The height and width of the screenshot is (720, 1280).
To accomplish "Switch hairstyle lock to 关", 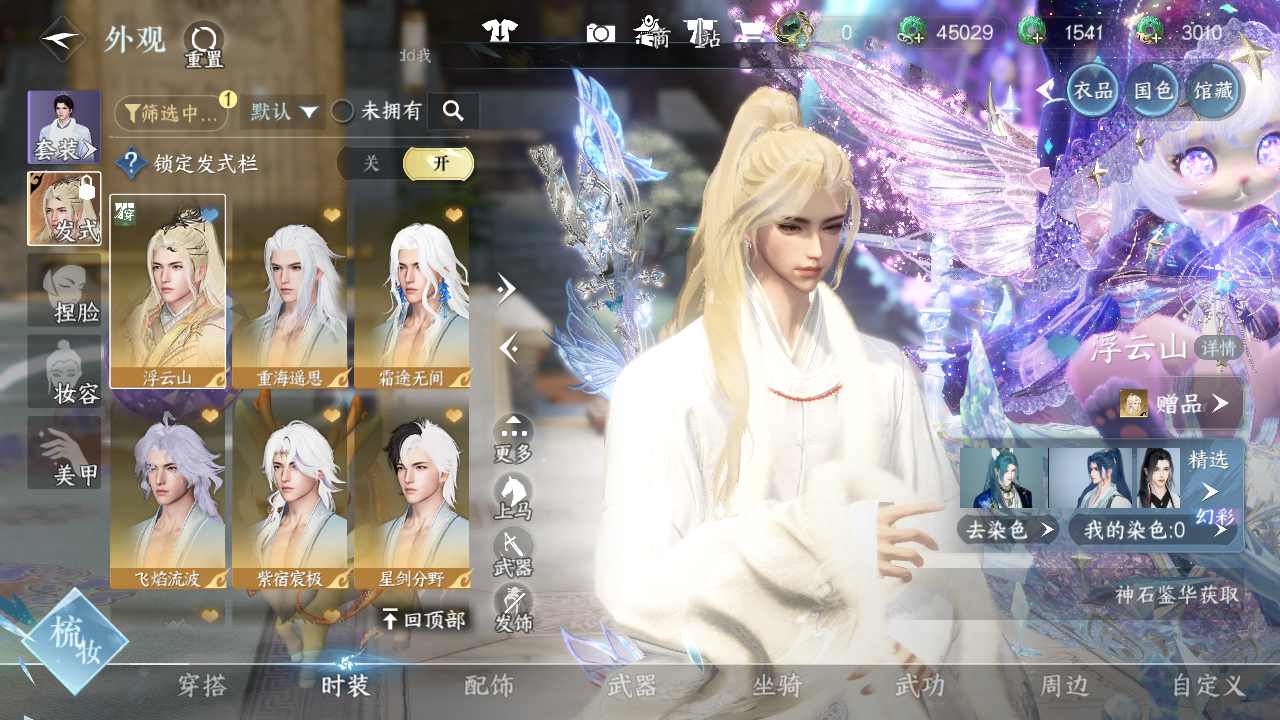I will [371, 163].
